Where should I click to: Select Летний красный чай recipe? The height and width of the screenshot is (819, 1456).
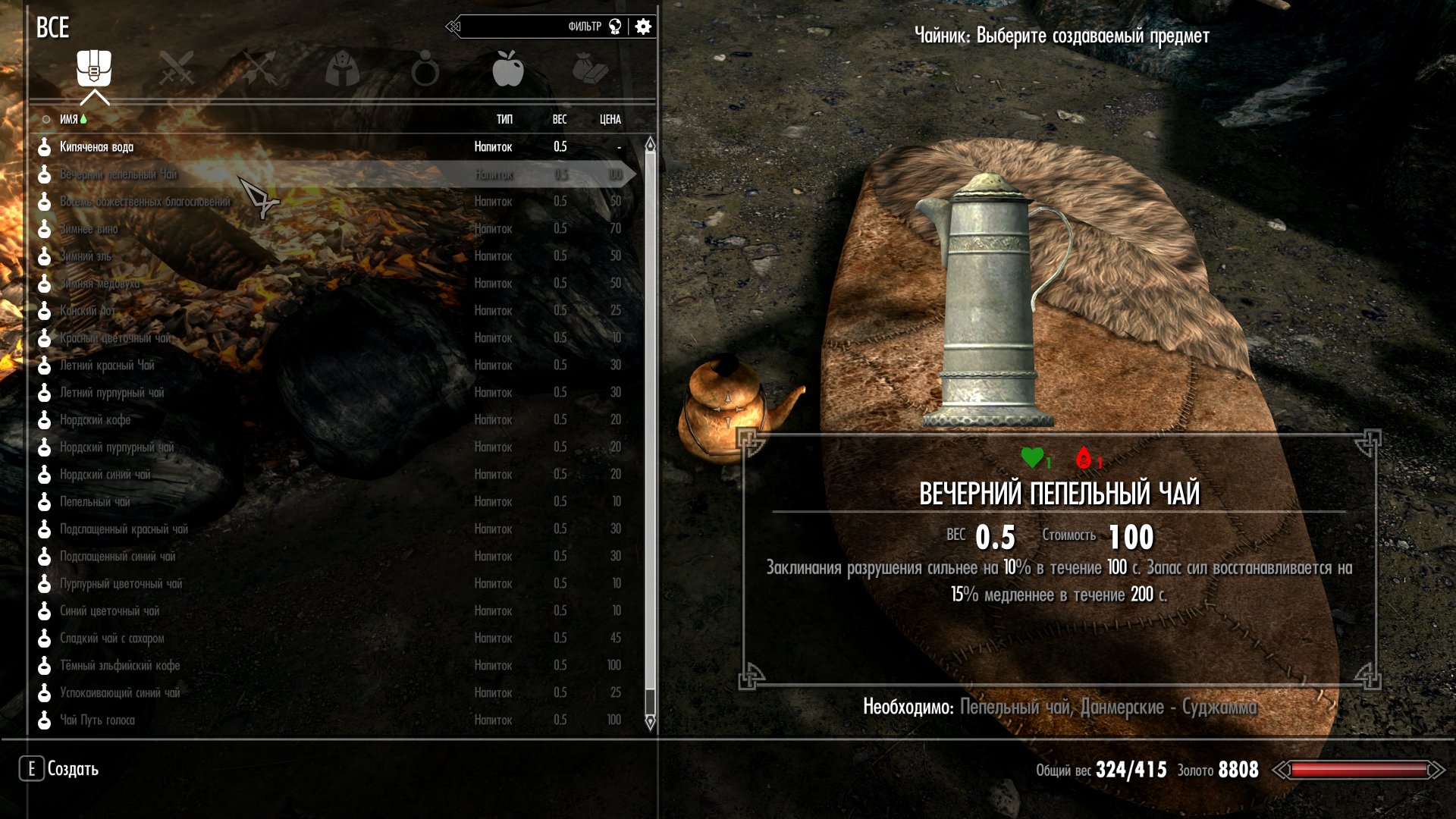[x=107, y=366]
